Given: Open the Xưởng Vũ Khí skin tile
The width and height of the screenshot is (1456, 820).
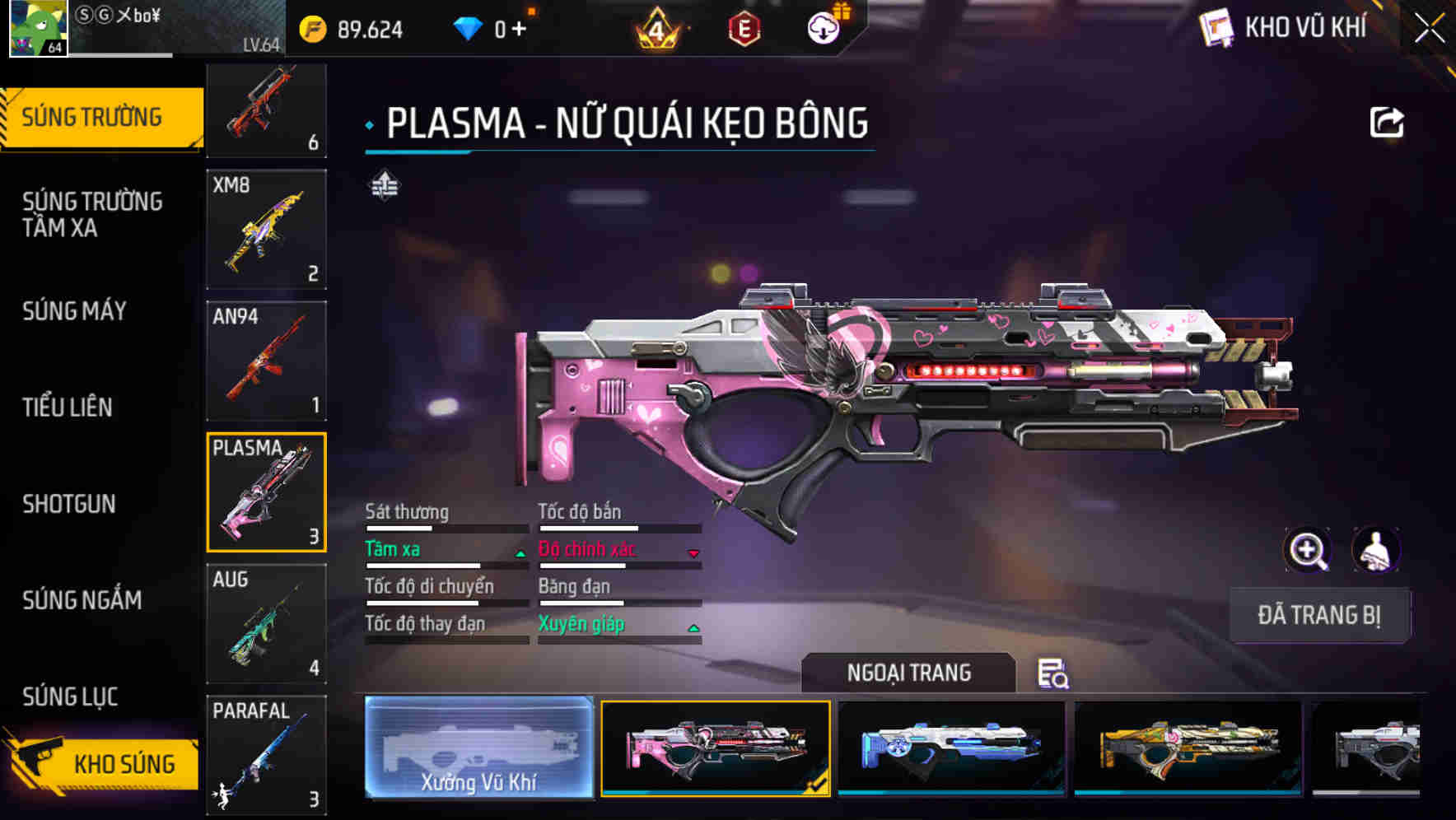Looking at the screenshot, I should tap(479, 747).
